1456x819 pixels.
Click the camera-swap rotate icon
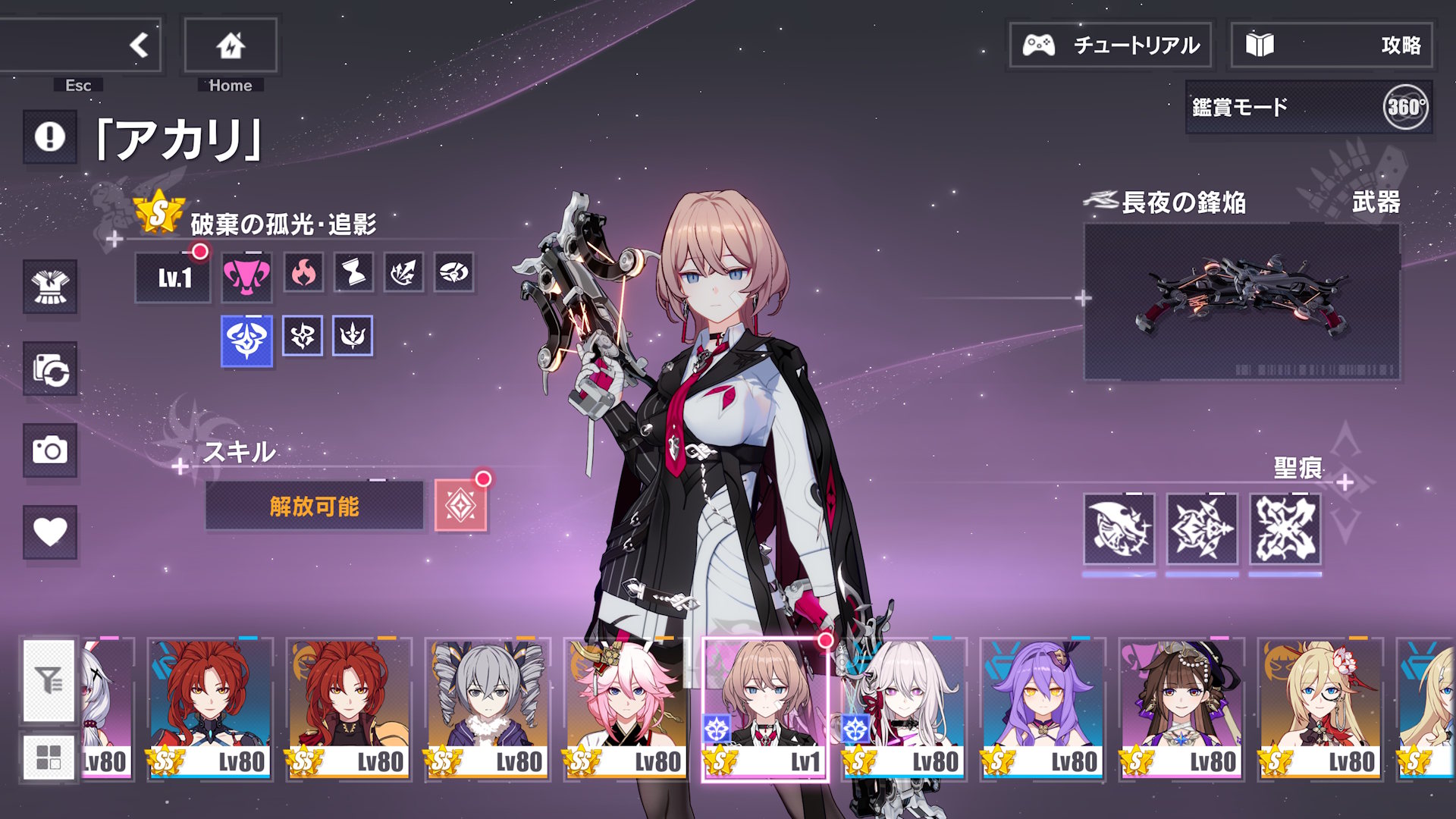[x=50, y=369]
